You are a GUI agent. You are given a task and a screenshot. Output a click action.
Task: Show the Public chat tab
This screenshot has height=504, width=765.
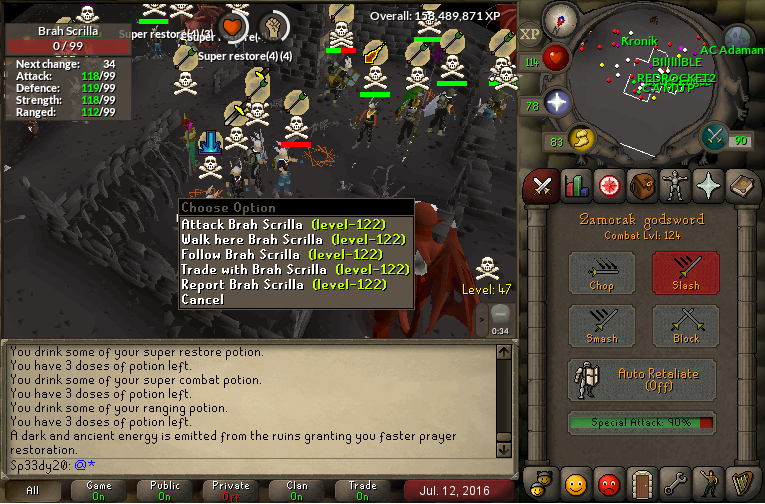point(165,490)
